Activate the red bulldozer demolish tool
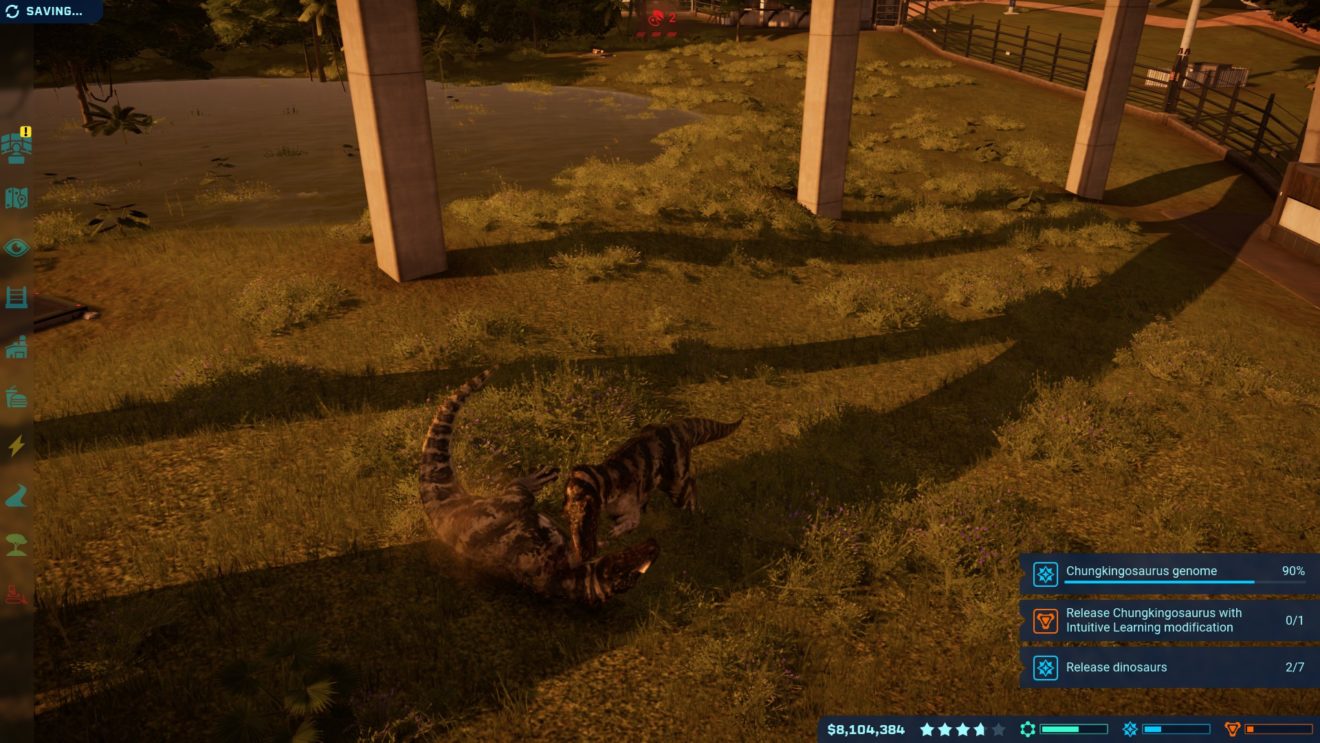Screen dimensions: 1320x743 tap(17, 595)
